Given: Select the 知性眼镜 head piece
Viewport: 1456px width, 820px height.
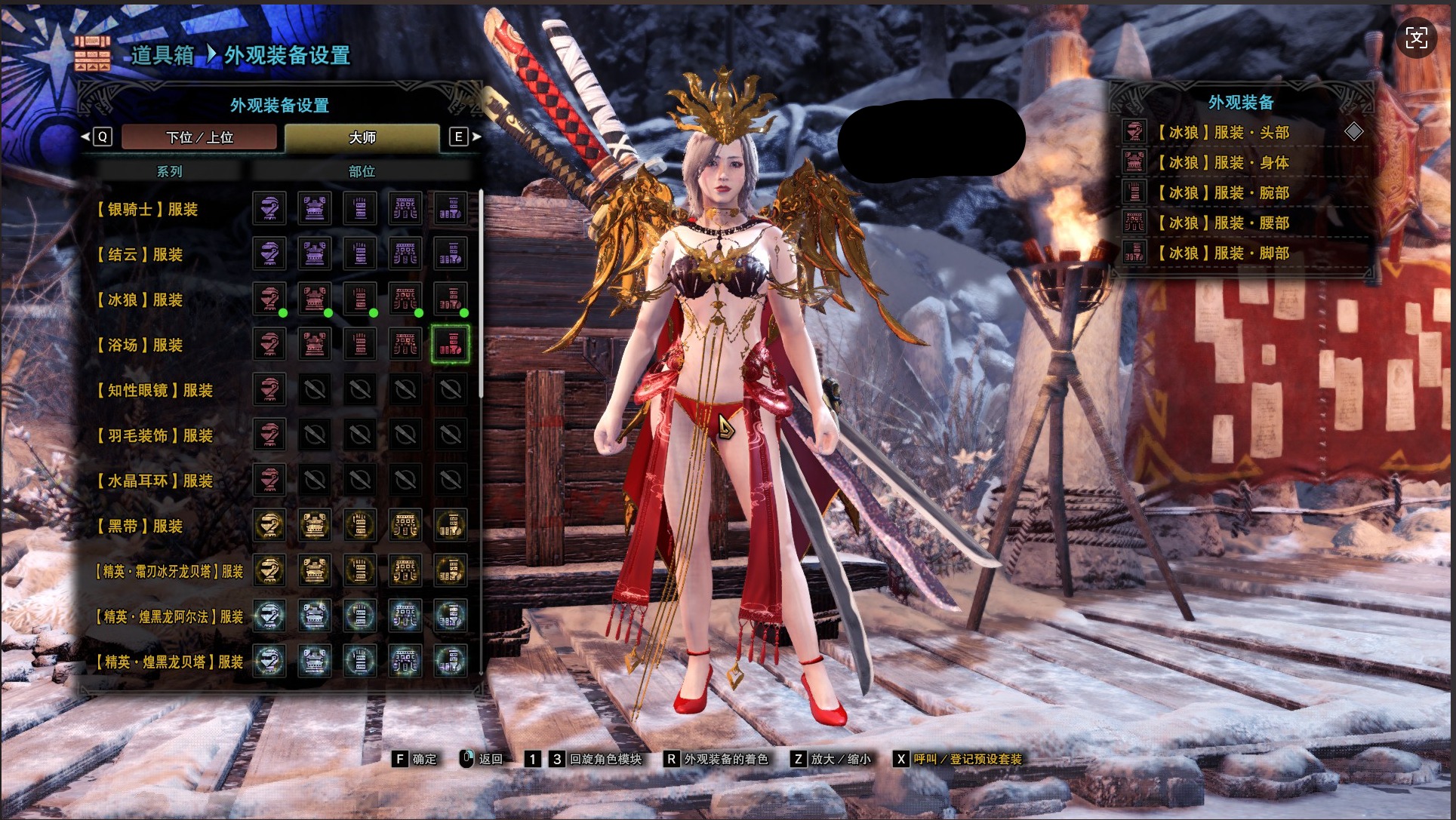Looking at the screenshot, I should (x=269, y=390).
